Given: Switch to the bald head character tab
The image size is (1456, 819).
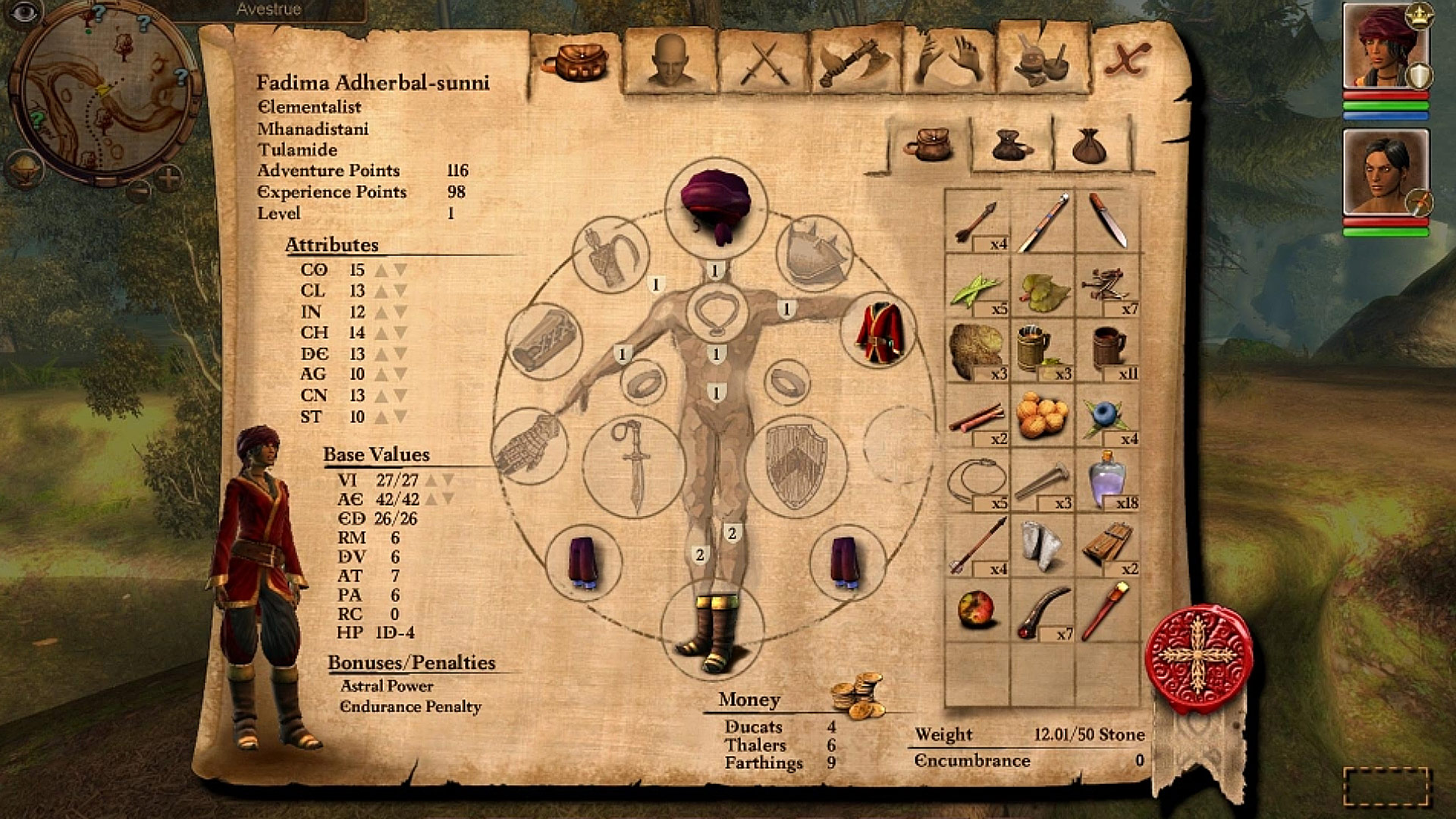Looking at the screenshot, I should coord(670,61).
